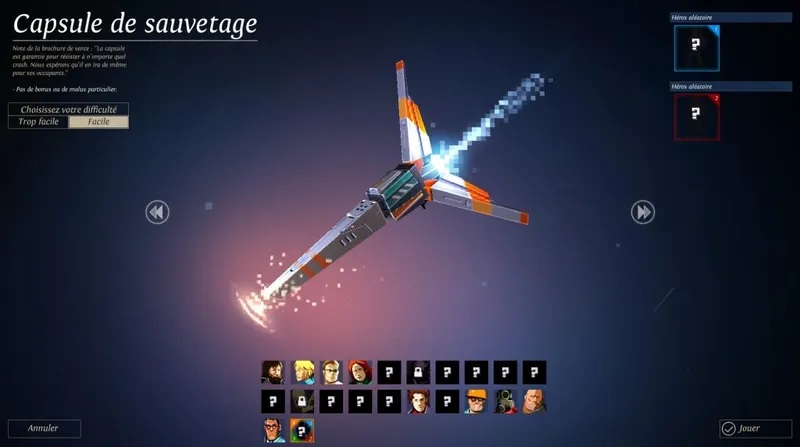Select the "Trop facile" difficulty
800x447 pixels.
coord(39,122)
